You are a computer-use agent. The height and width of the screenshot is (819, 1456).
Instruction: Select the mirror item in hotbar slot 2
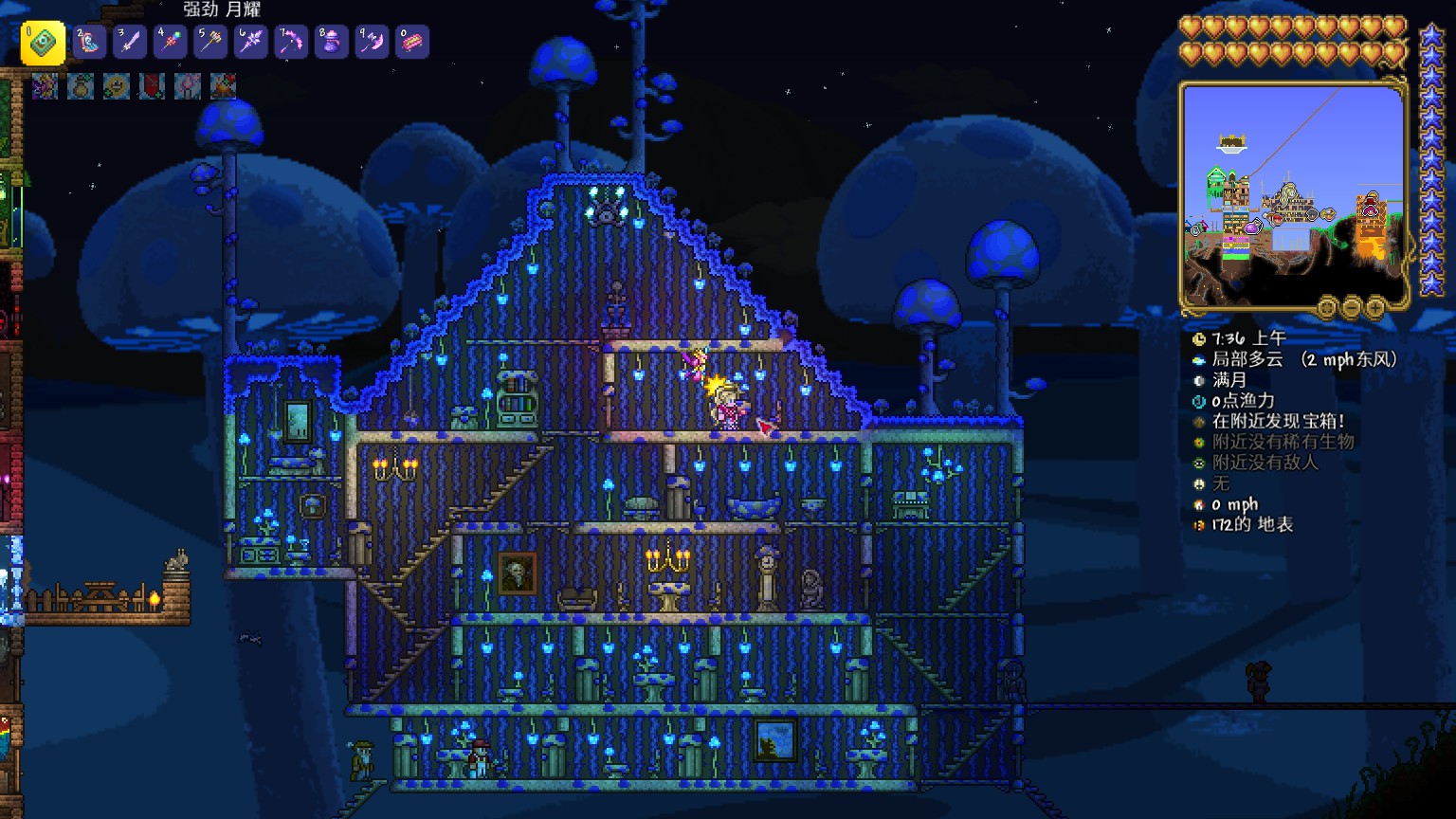[89, 42]
